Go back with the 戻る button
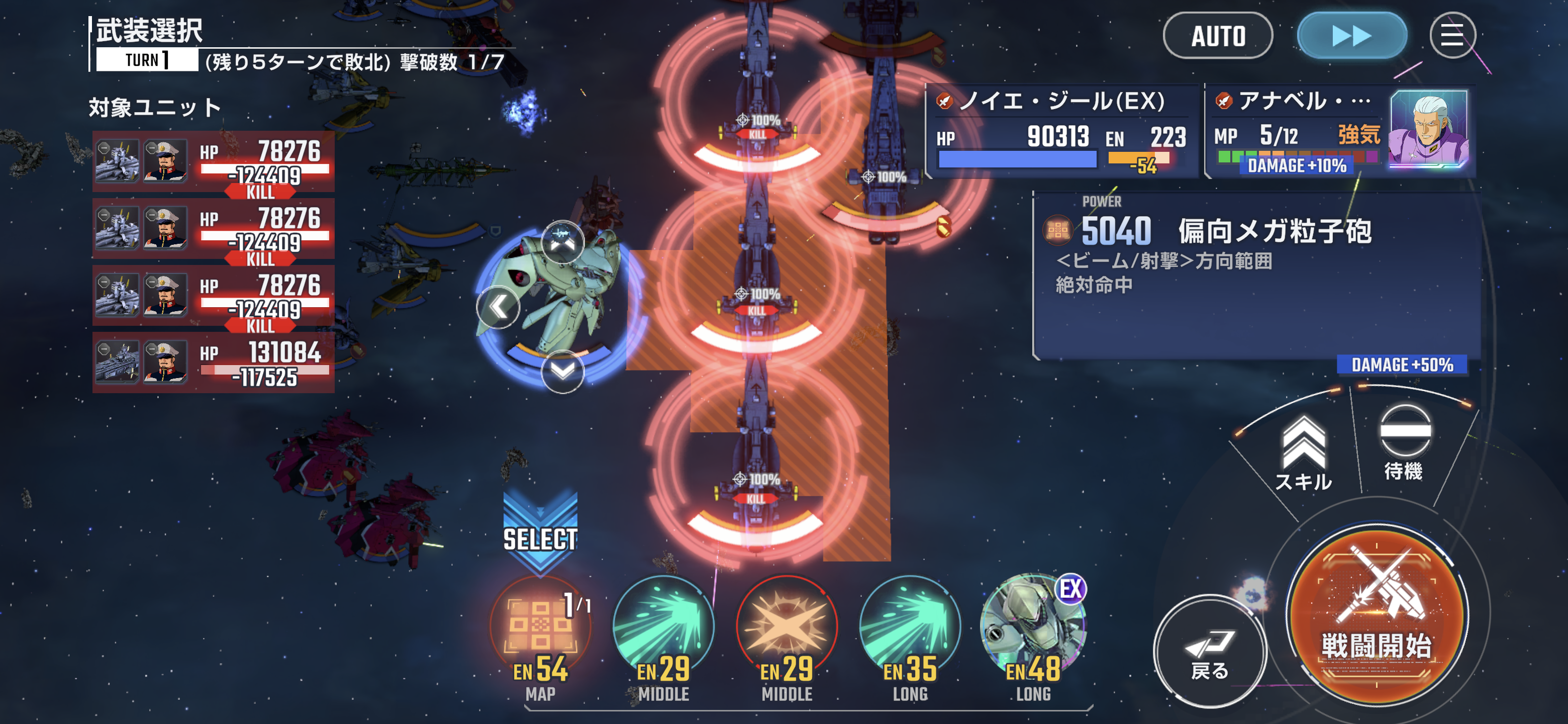Viewport: 1568px width, 724px height. click(1210, 652)
